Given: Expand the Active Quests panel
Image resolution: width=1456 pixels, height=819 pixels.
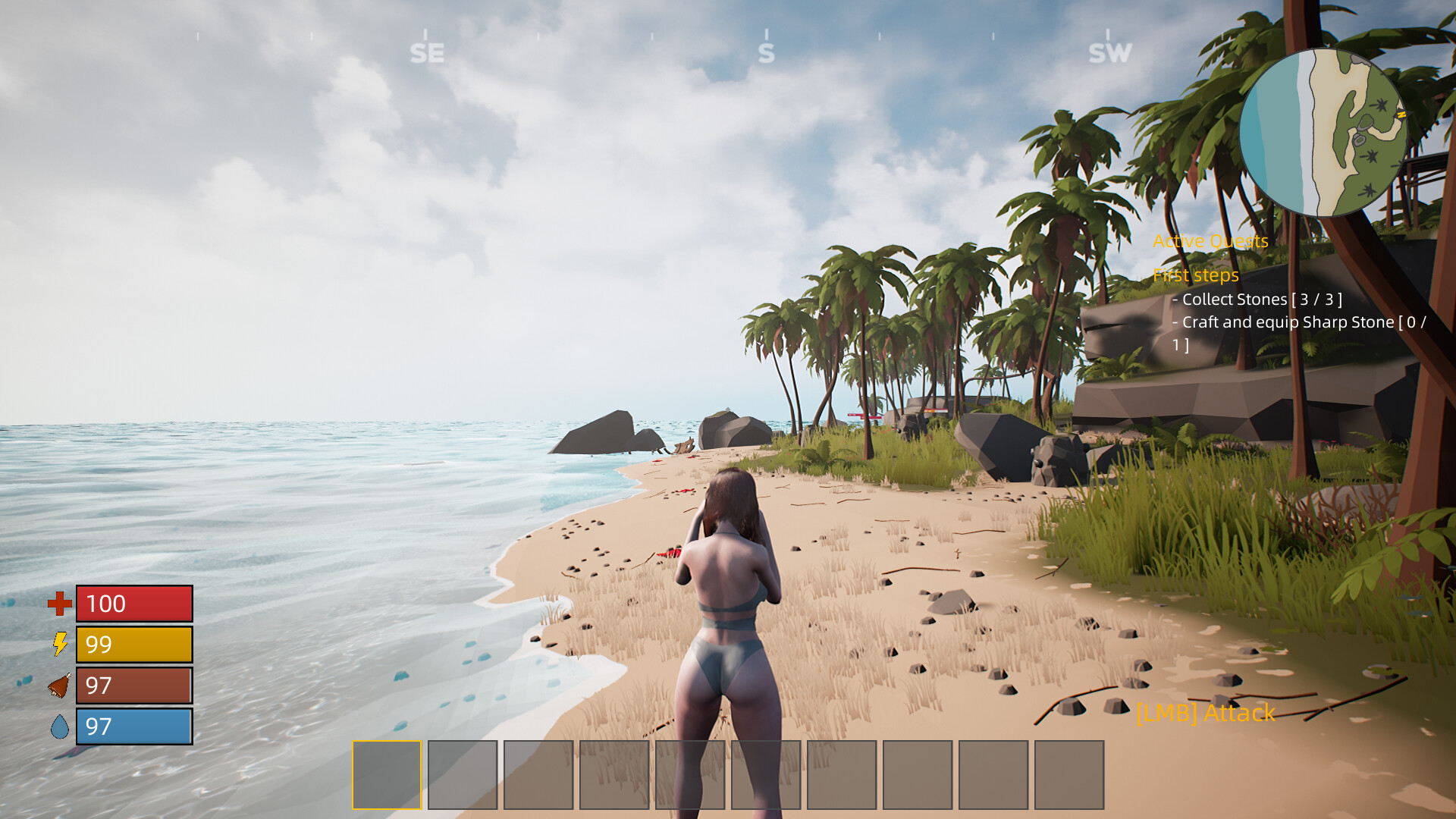Looking at the screenshot, I should (x=1210, y=241).
